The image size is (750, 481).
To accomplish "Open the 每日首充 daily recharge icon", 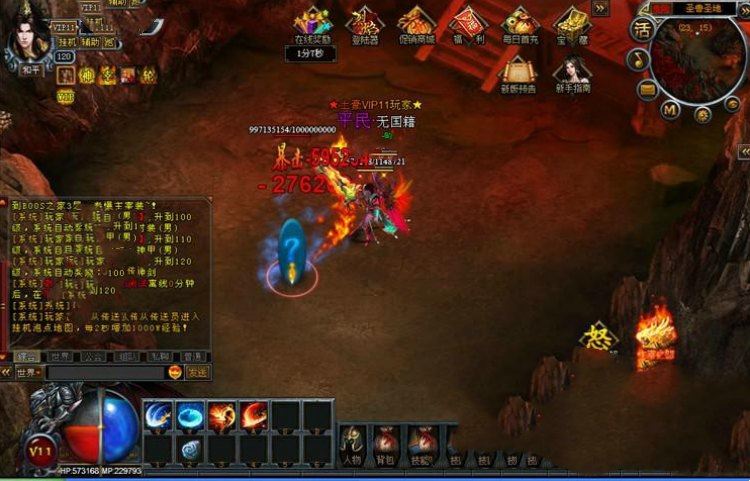I will pos(520,21).
